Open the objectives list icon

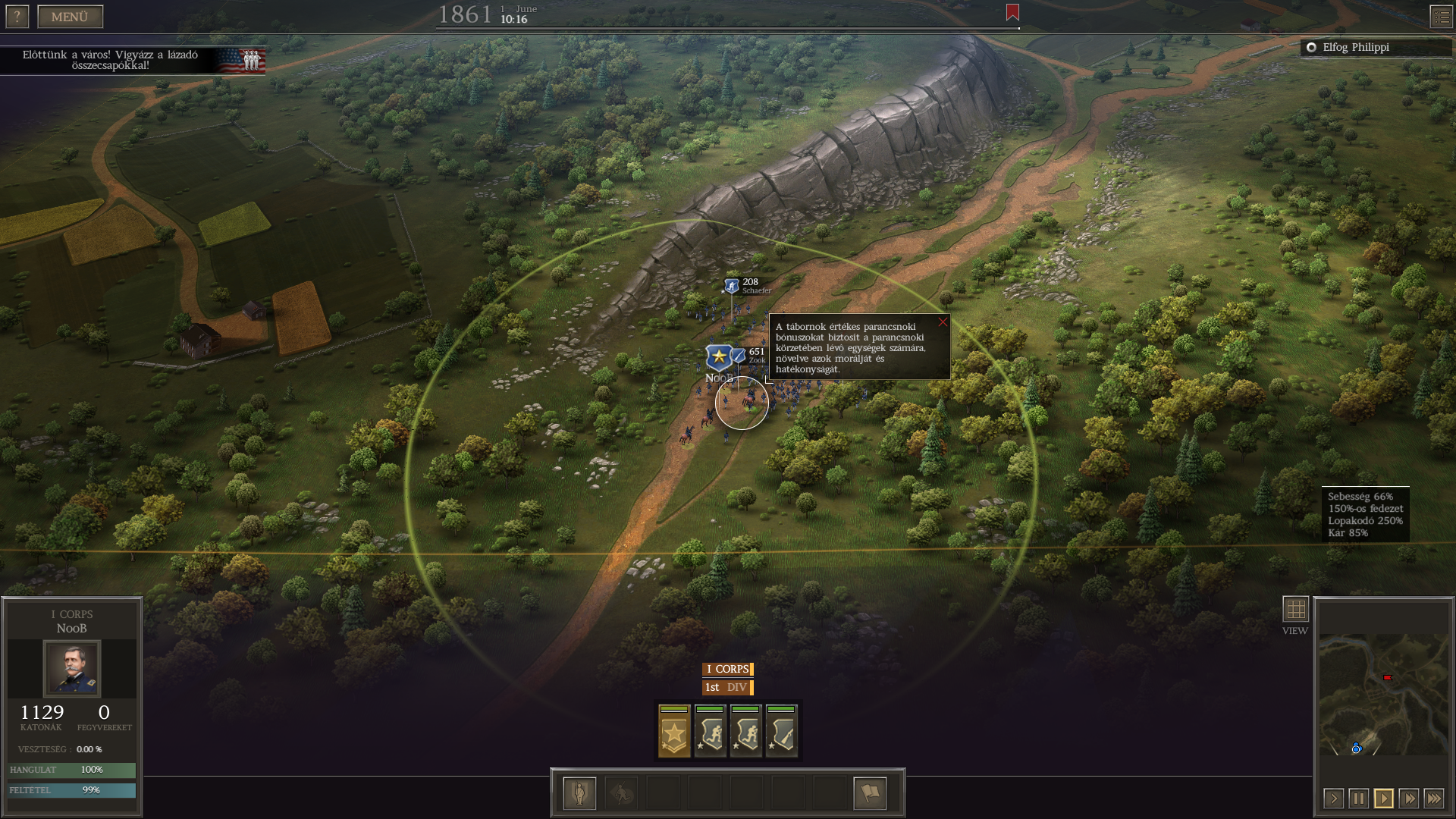(x=1441, y=17)
